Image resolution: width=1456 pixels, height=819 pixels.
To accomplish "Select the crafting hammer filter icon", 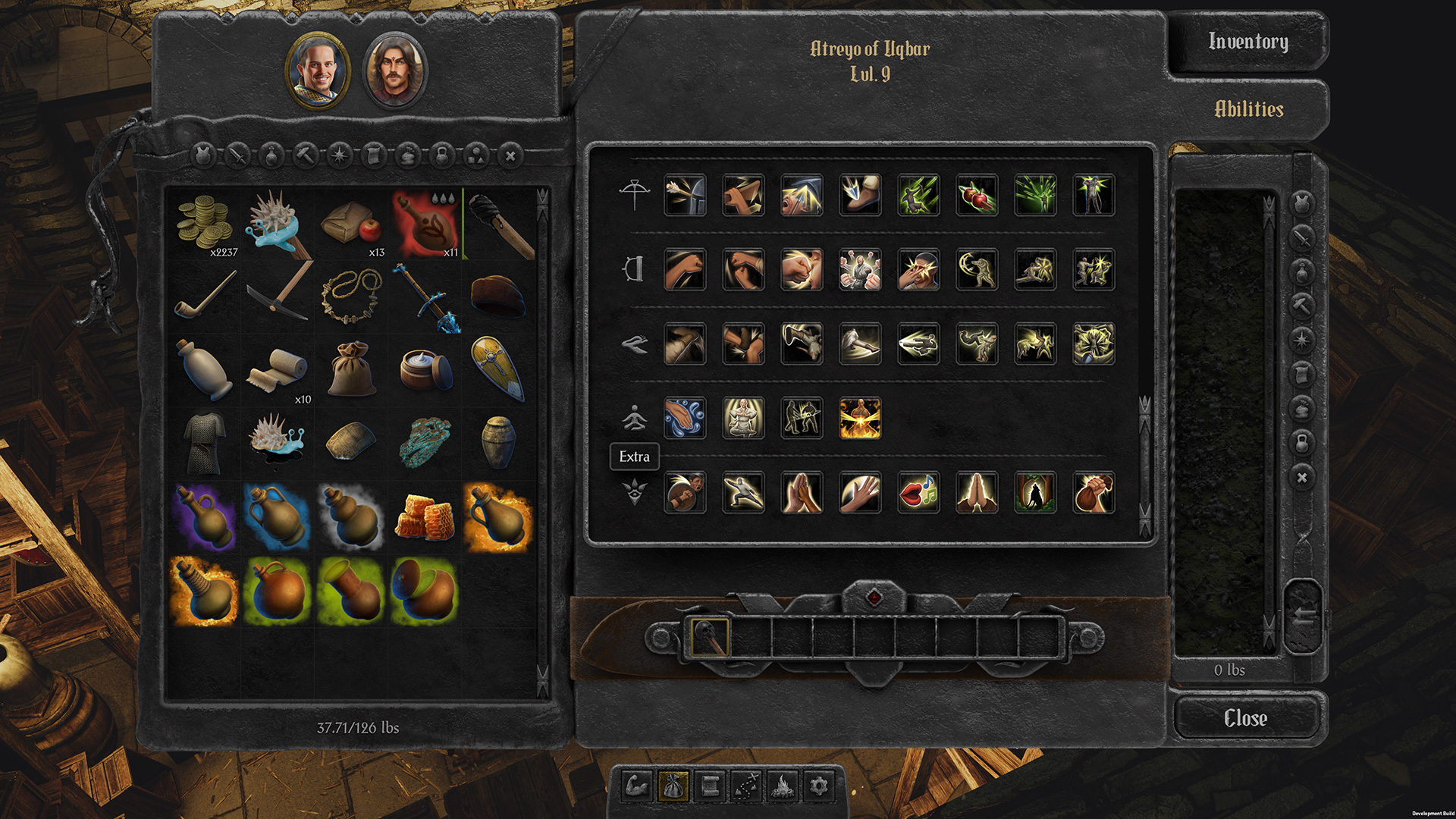I will (x=306, y=155).
